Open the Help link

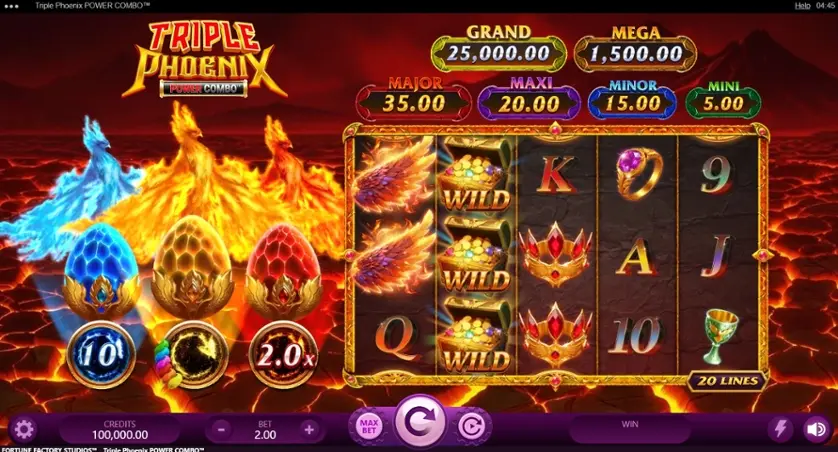pos(802,6)
